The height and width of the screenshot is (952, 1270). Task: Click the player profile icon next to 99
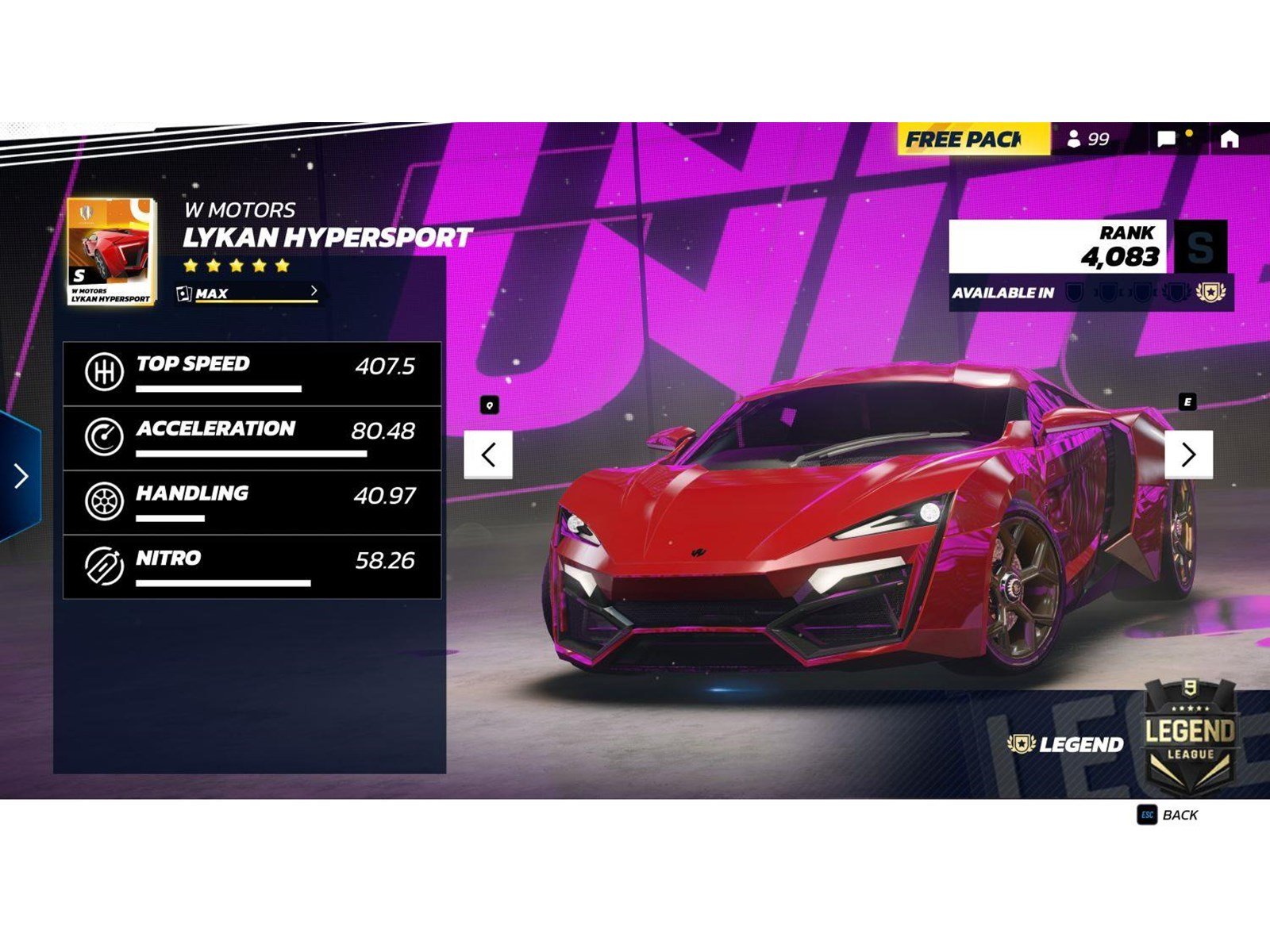coord(1076,140)
